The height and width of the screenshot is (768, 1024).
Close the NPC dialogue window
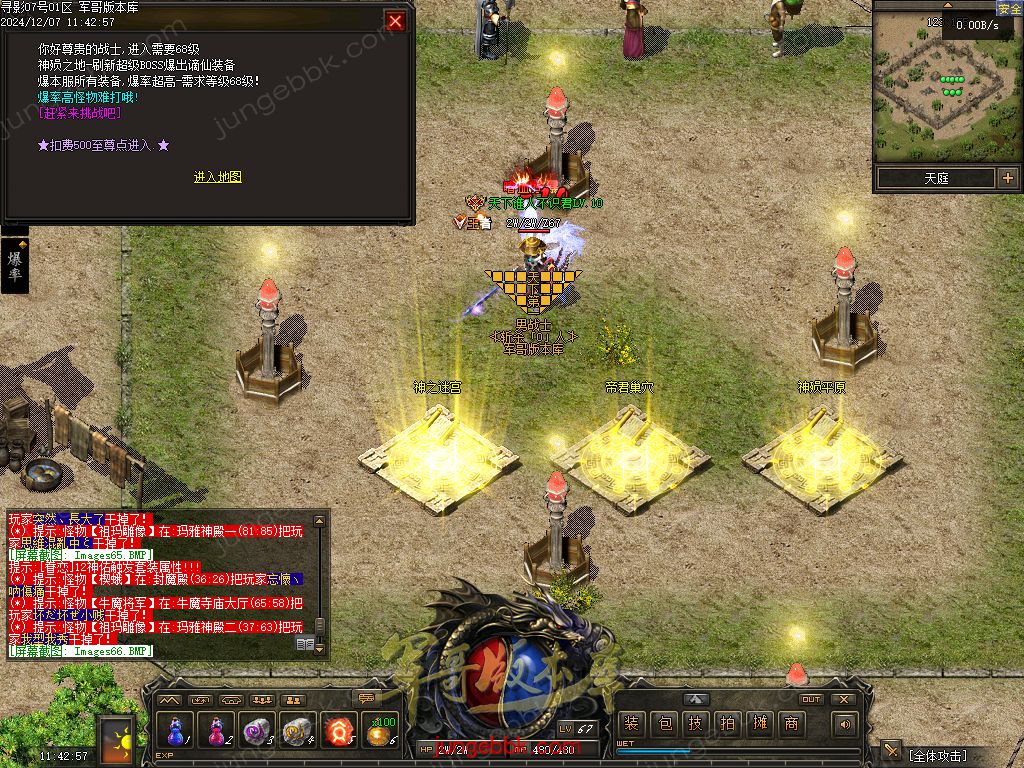[396, 21]
